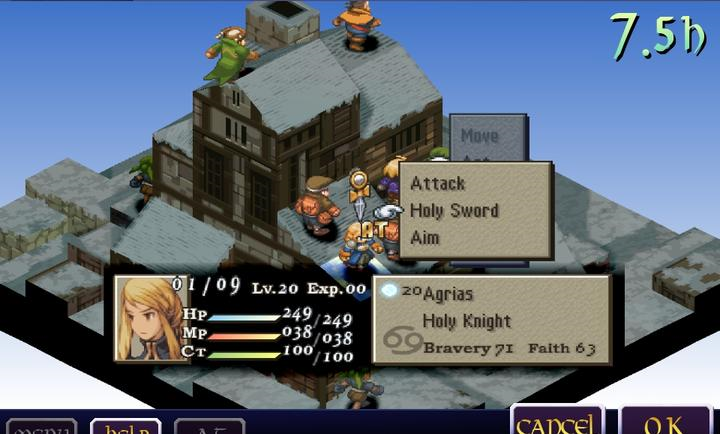Click the Cancel button
Viewport: 720px width, 434px height.
coord(558,422)
